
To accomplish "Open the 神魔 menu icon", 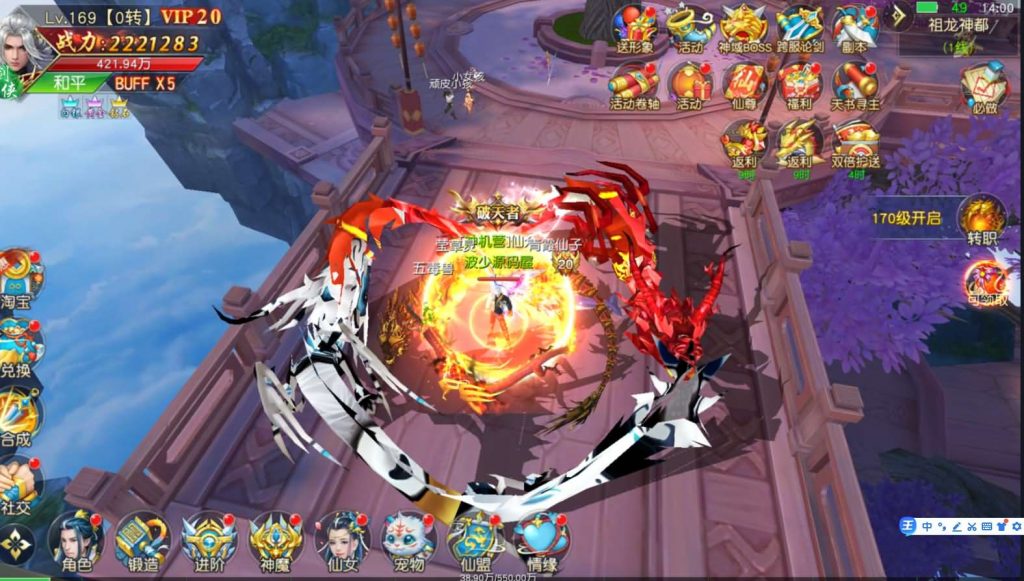I will [277, 540].
